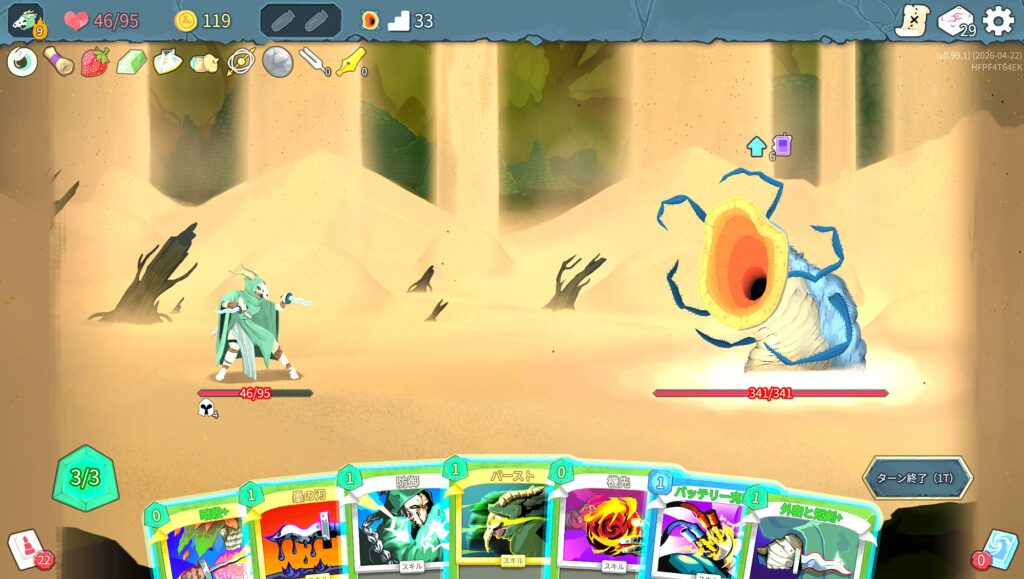This screenshot has height=579, width=1024.
Task: Inspect the green gem relic
Action: [x=131, y=62]
